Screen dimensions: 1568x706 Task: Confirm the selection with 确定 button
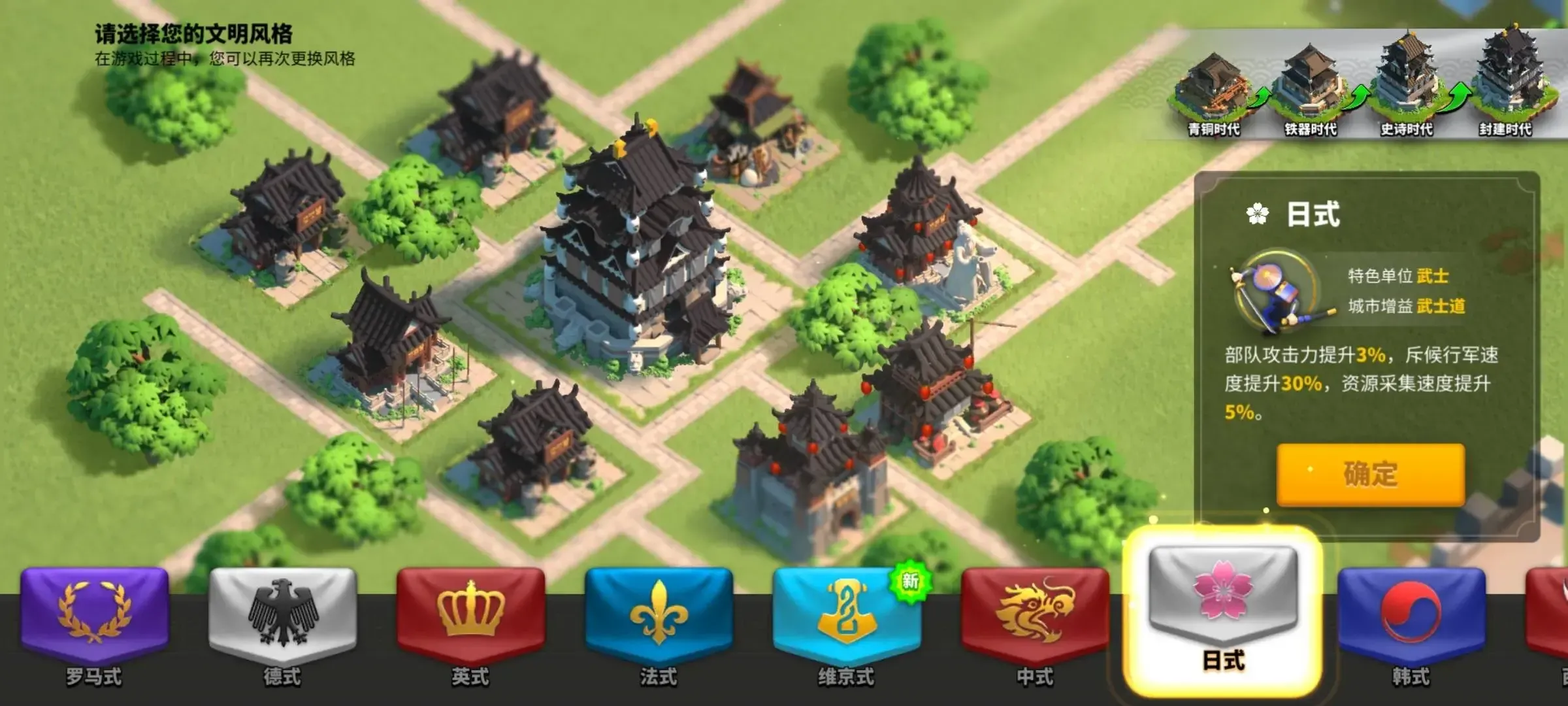[1370, 475]
